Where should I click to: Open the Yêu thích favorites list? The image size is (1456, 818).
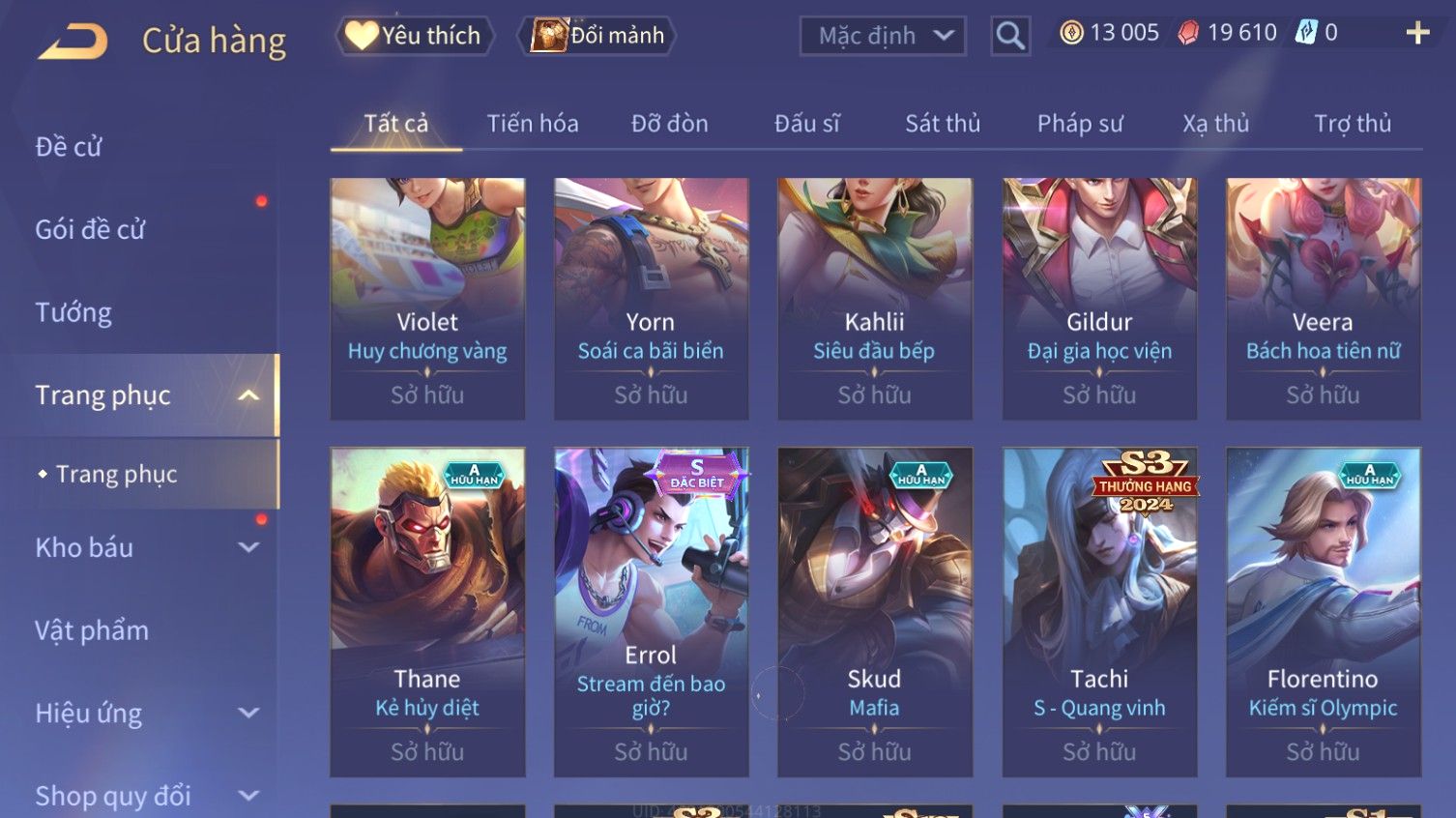[x=415, y=36]
